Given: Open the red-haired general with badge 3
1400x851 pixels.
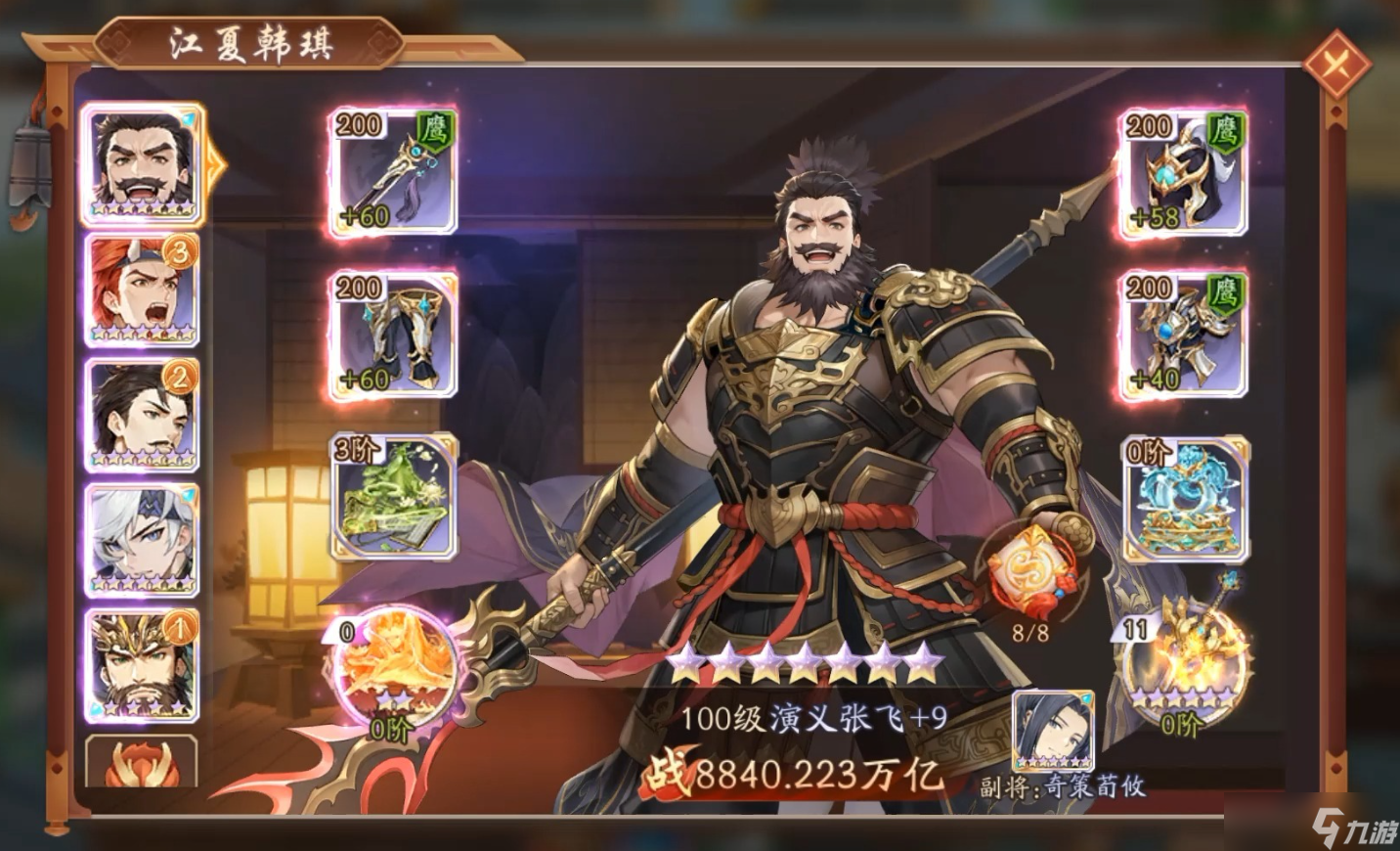Looking at the screenshot, I should coord(143,291).
